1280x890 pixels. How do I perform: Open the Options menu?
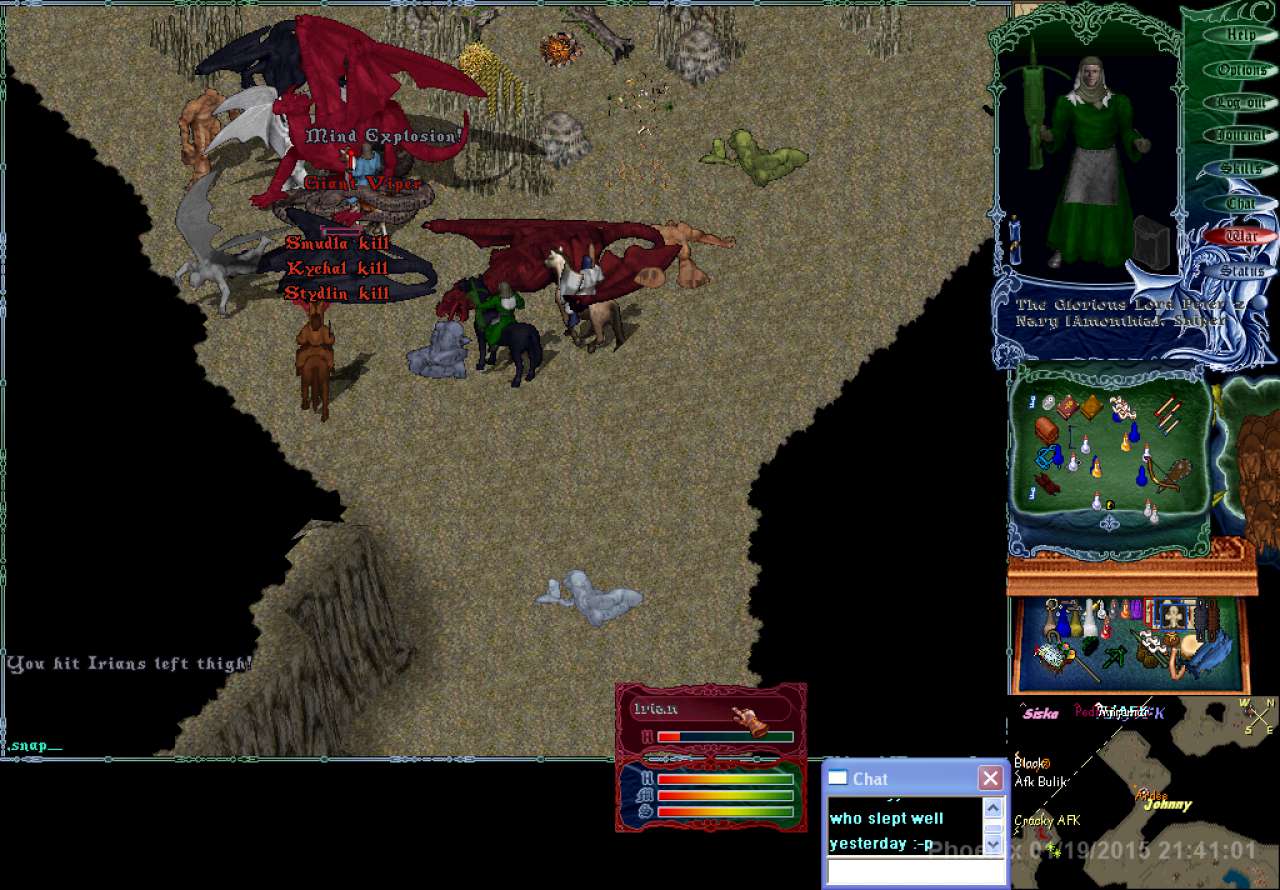1241,70
